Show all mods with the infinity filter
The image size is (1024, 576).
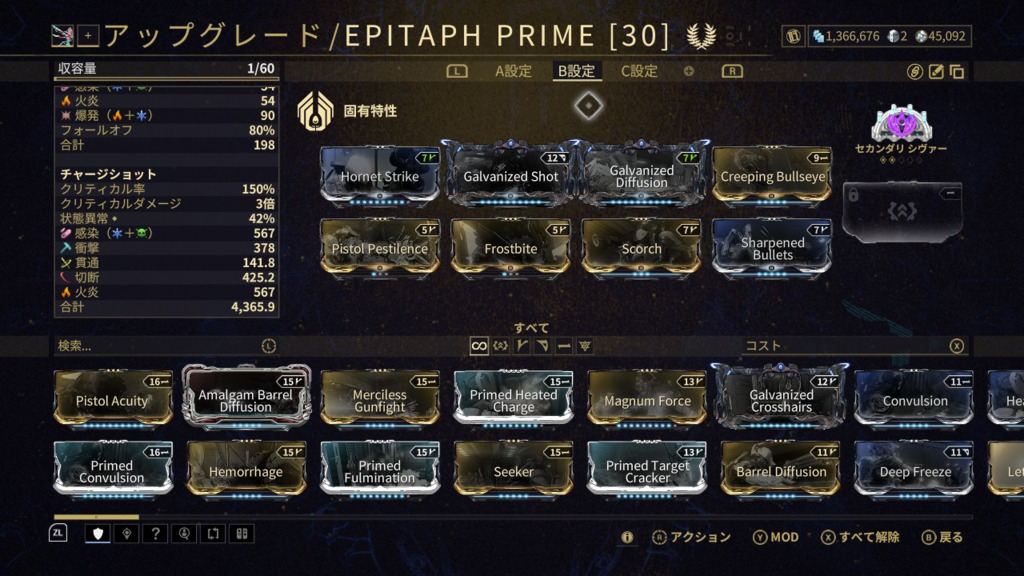pos(480,346)
